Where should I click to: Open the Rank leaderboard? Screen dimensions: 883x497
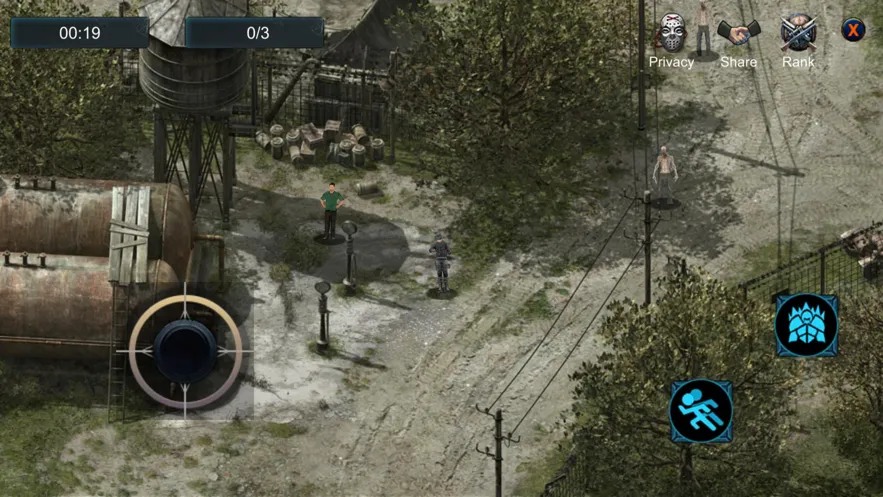coord(798,33)
